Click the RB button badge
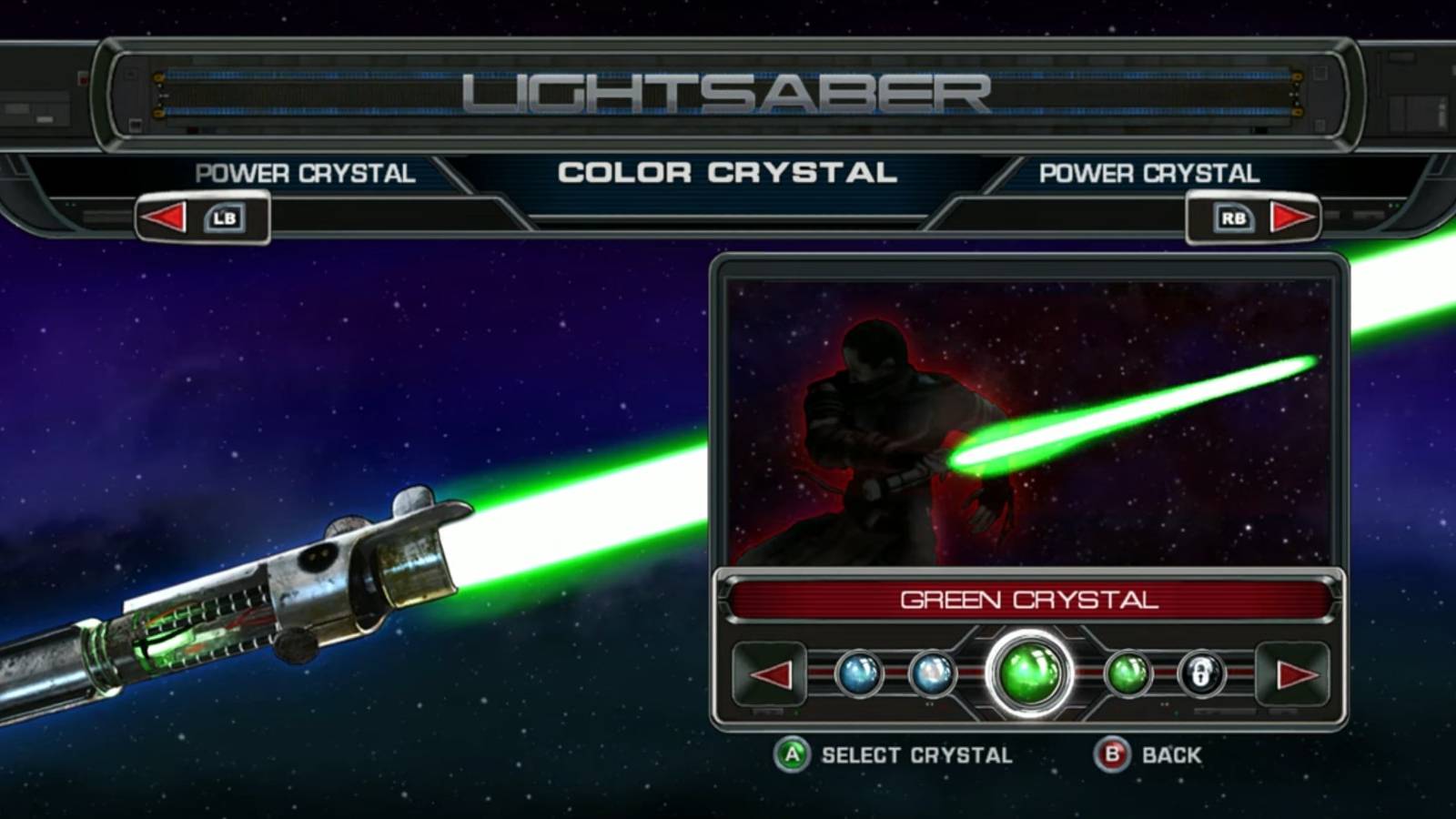The width and height of the screenshot is (1456, 819). [1234, 217]
